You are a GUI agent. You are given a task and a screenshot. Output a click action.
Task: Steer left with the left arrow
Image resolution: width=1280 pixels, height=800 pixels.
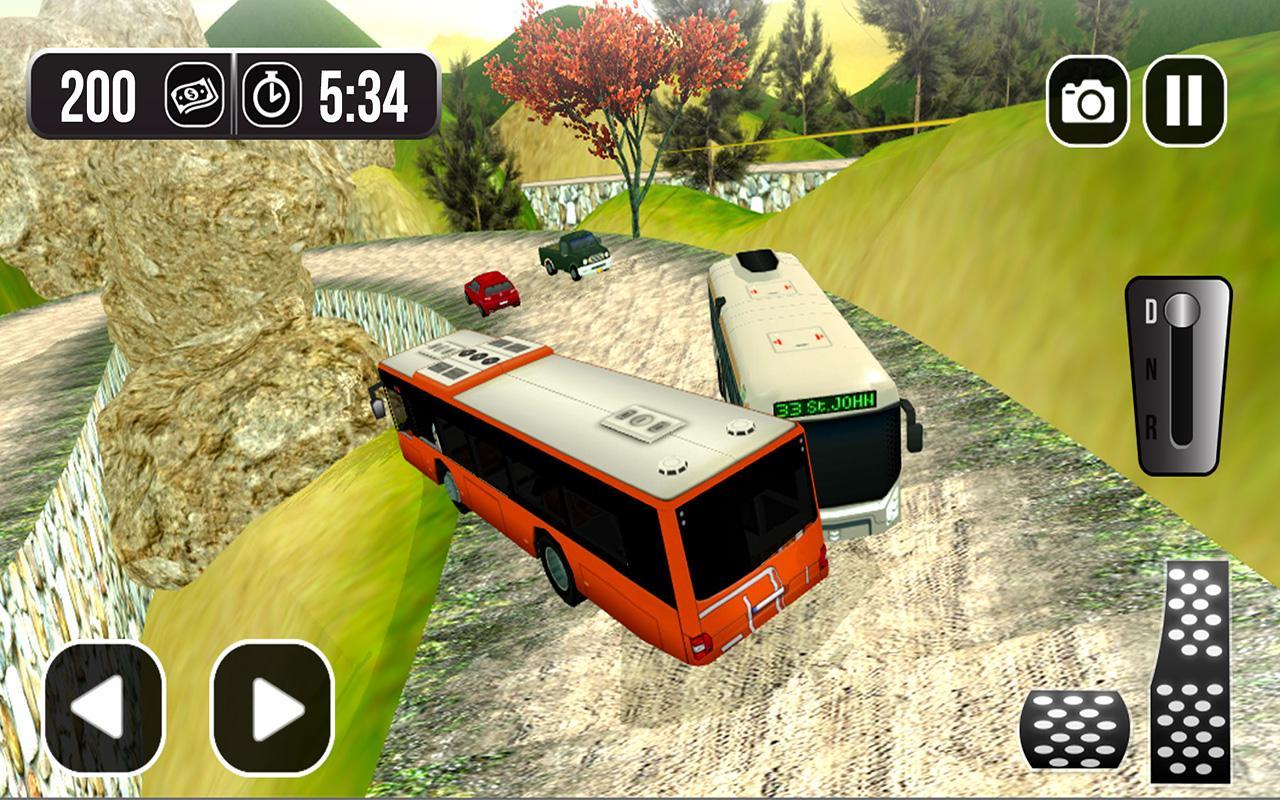pos(104,708)
